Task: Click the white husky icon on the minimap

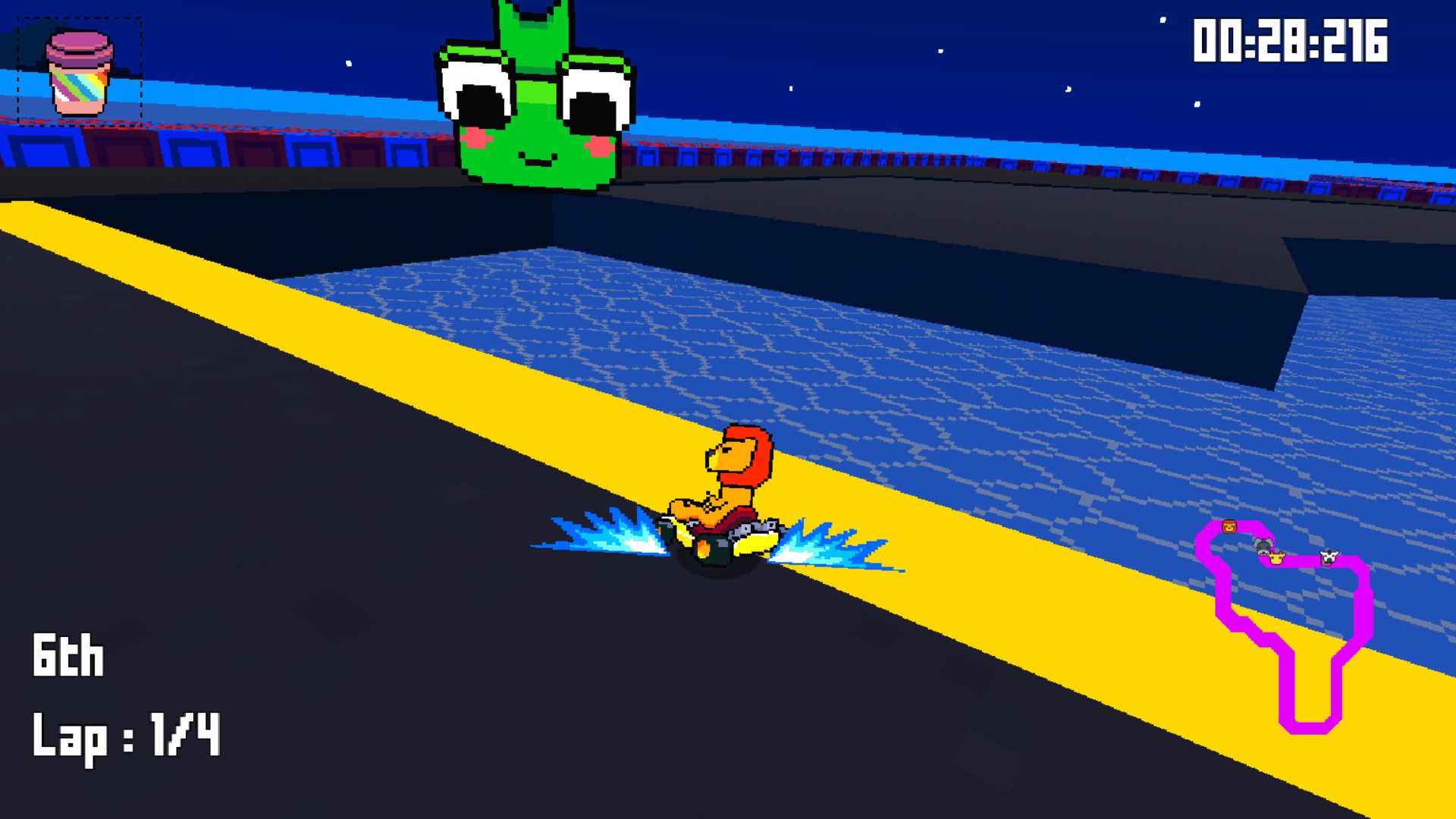Action: 1329,557
